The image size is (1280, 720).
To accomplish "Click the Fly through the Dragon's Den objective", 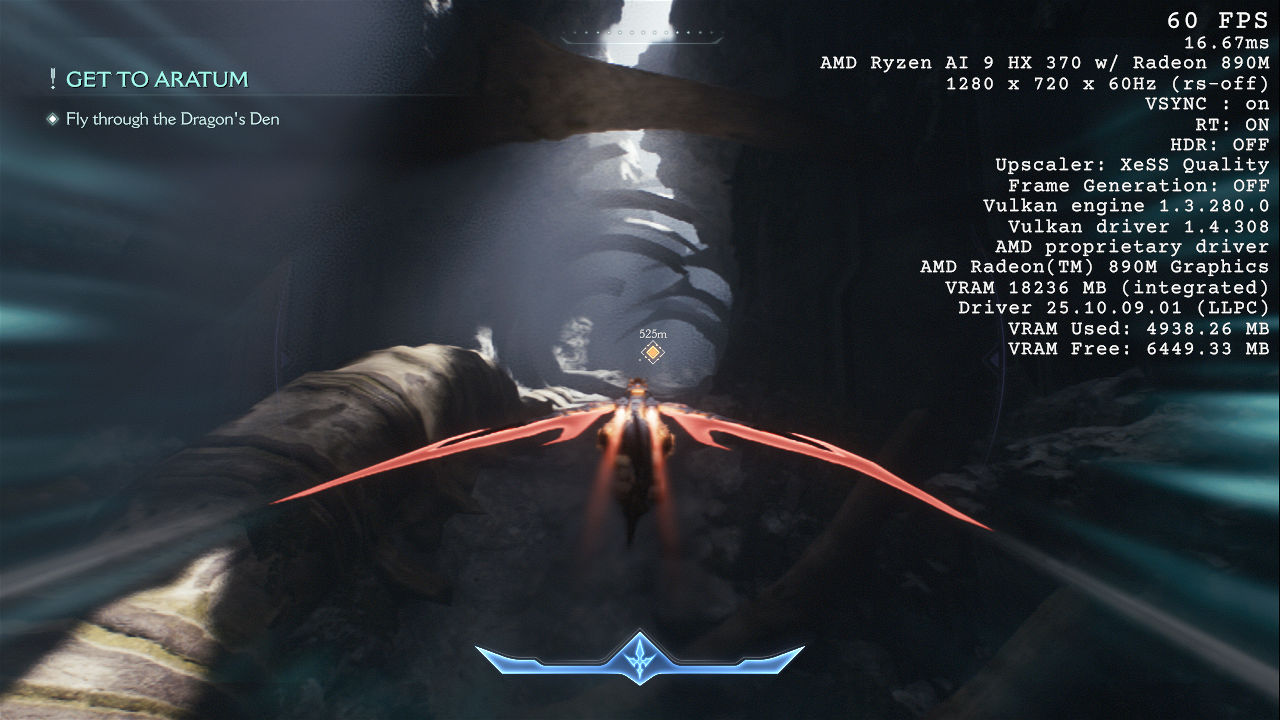I will 172,120.
